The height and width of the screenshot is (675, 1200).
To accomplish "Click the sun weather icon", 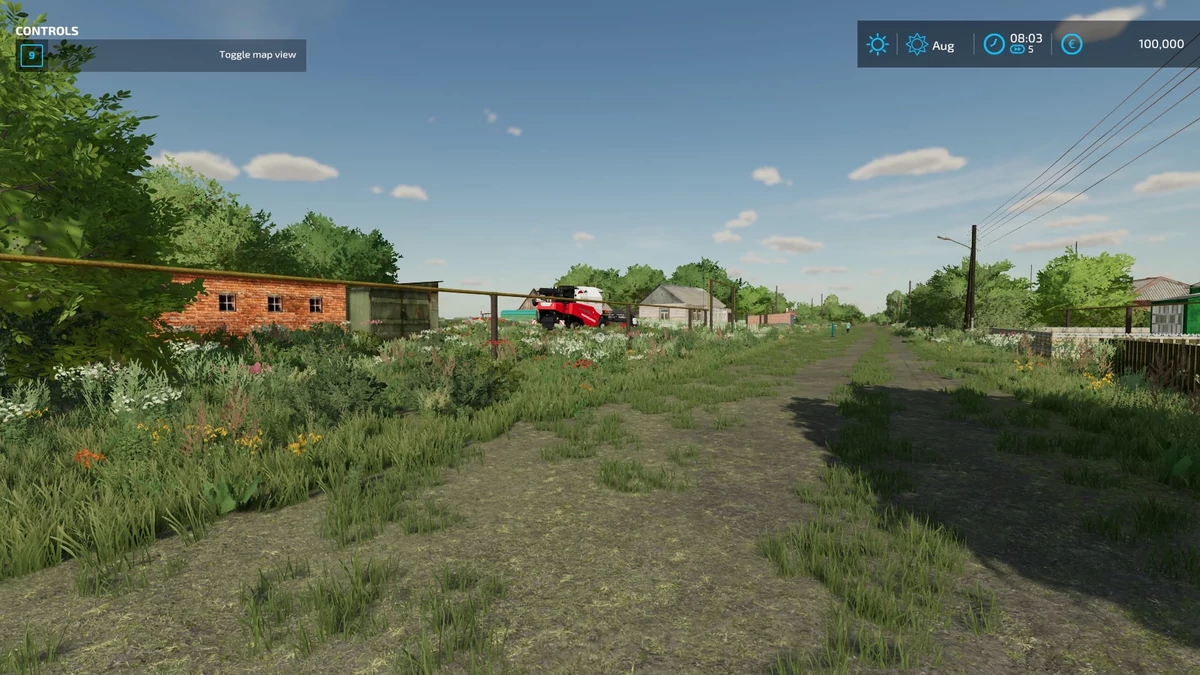I will pos(877,44).
